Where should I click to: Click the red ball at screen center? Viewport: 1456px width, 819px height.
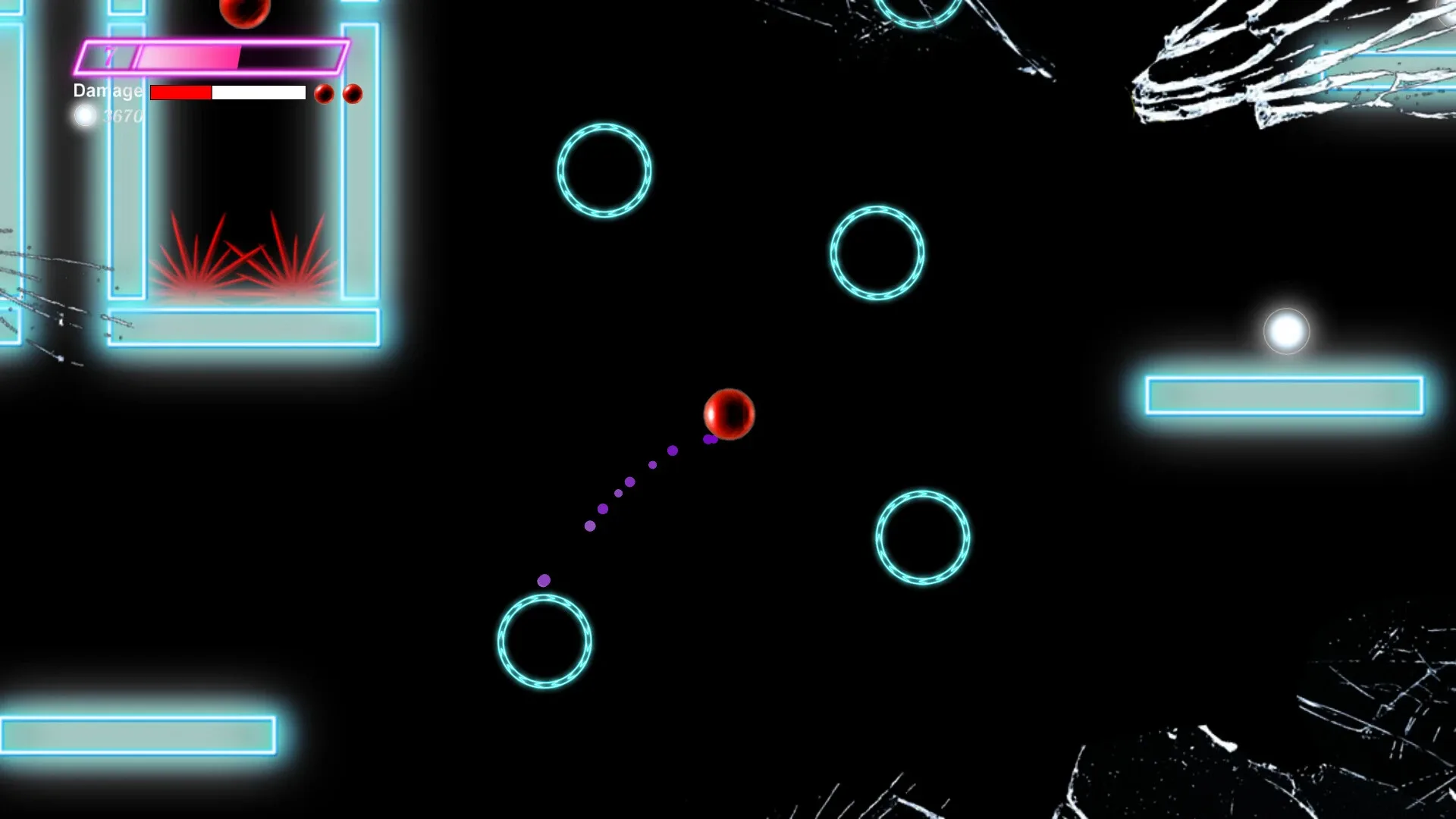729,415
